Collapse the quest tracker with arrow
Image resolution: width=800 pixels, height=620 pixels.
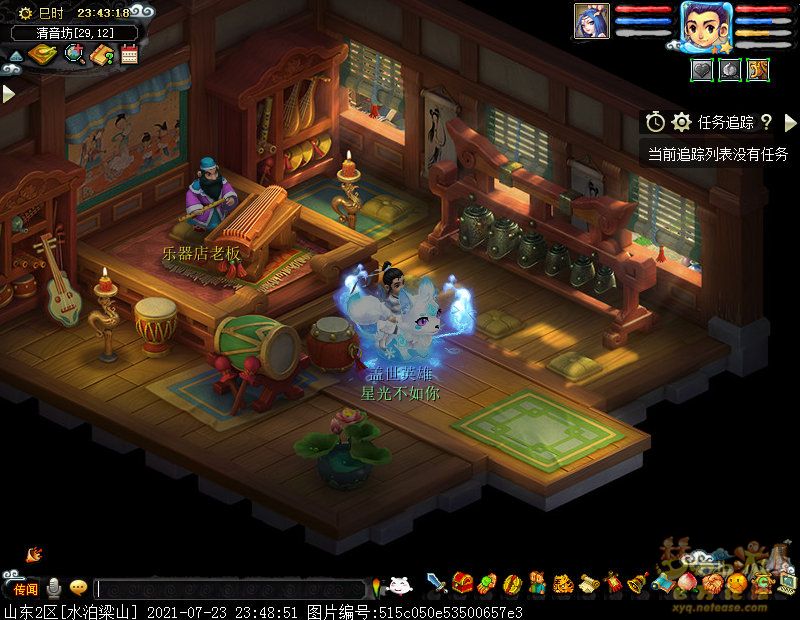pos(790,122)
